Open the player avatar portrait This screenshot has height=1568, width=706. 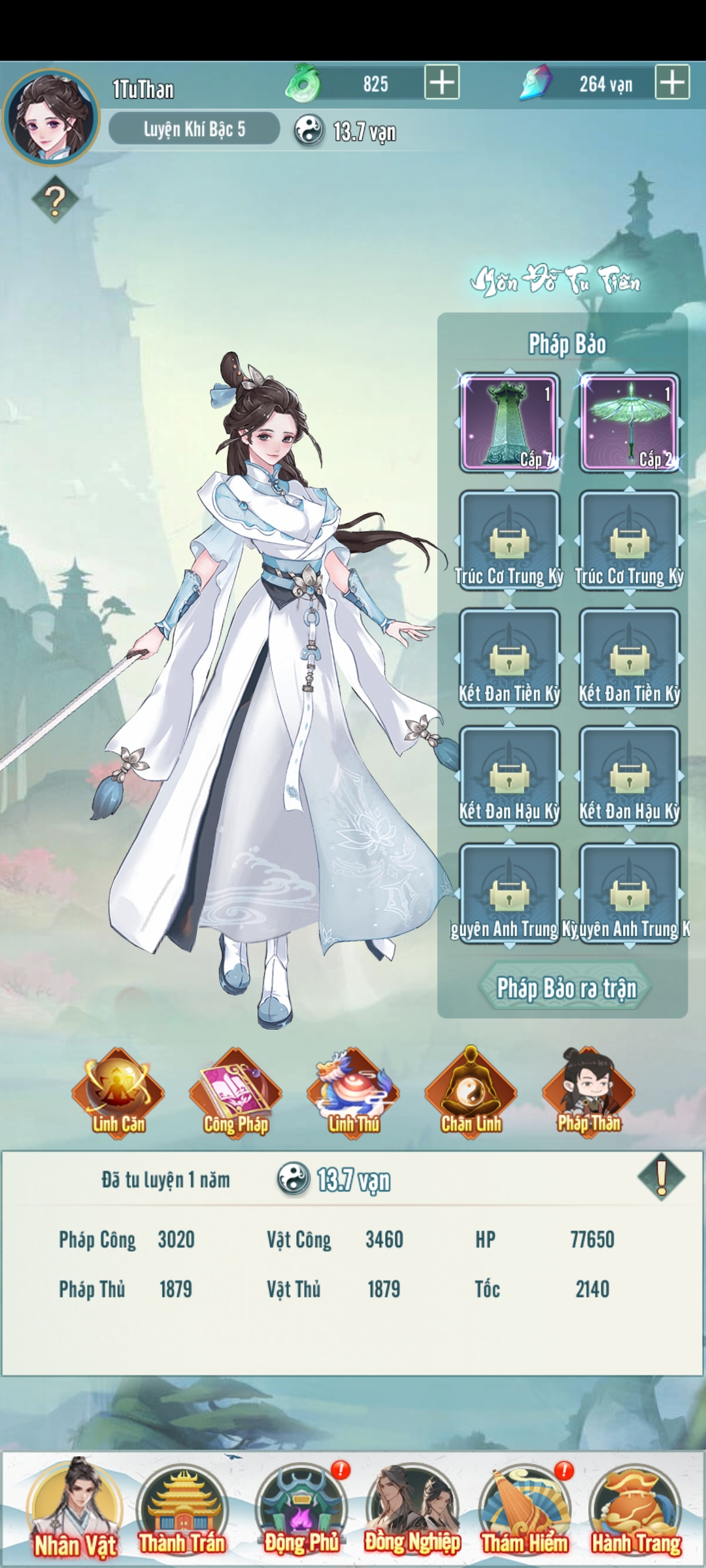coord(51,118)
